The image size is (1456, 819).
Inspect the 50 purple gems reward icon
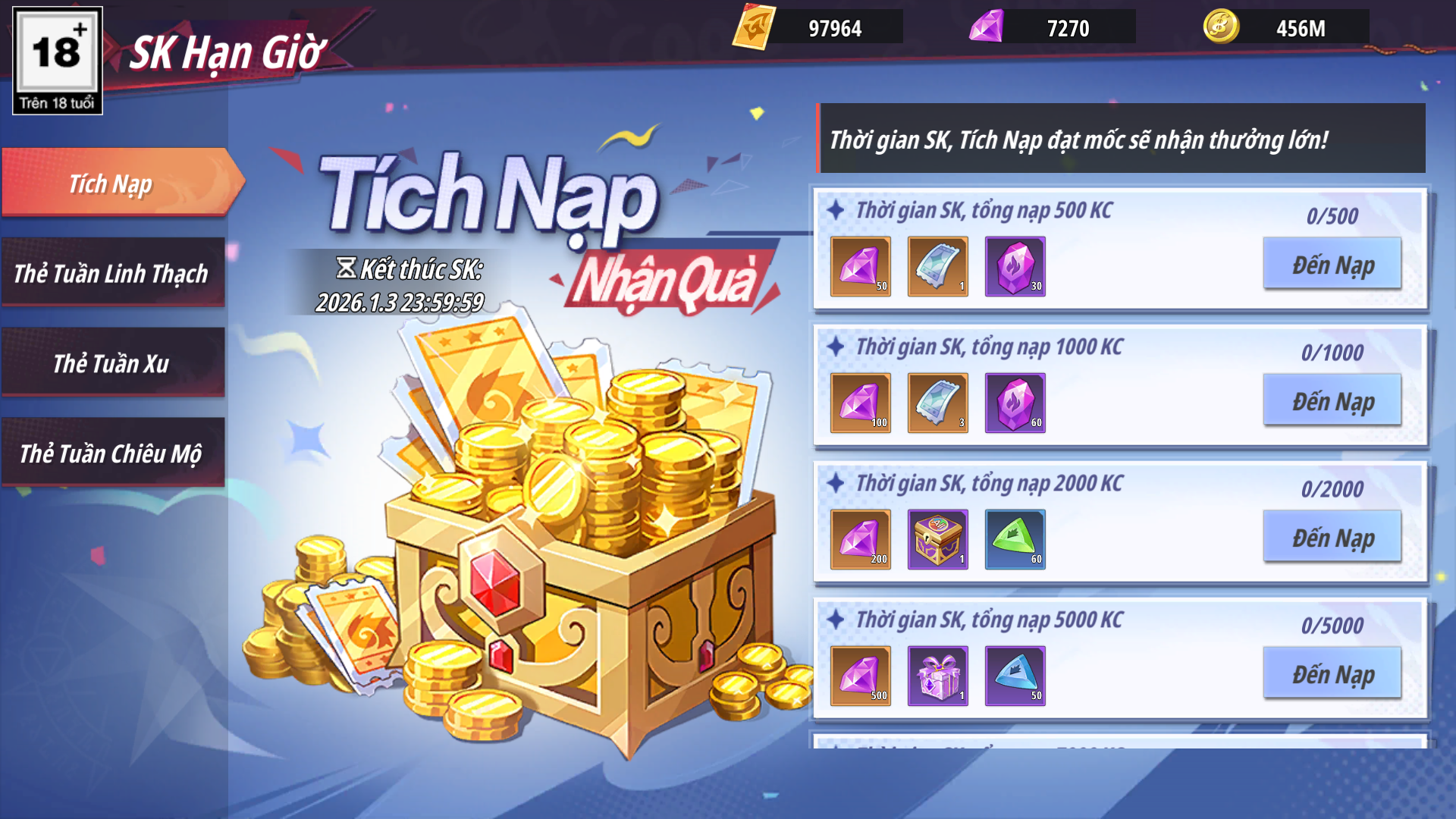[x=860, y=266]
